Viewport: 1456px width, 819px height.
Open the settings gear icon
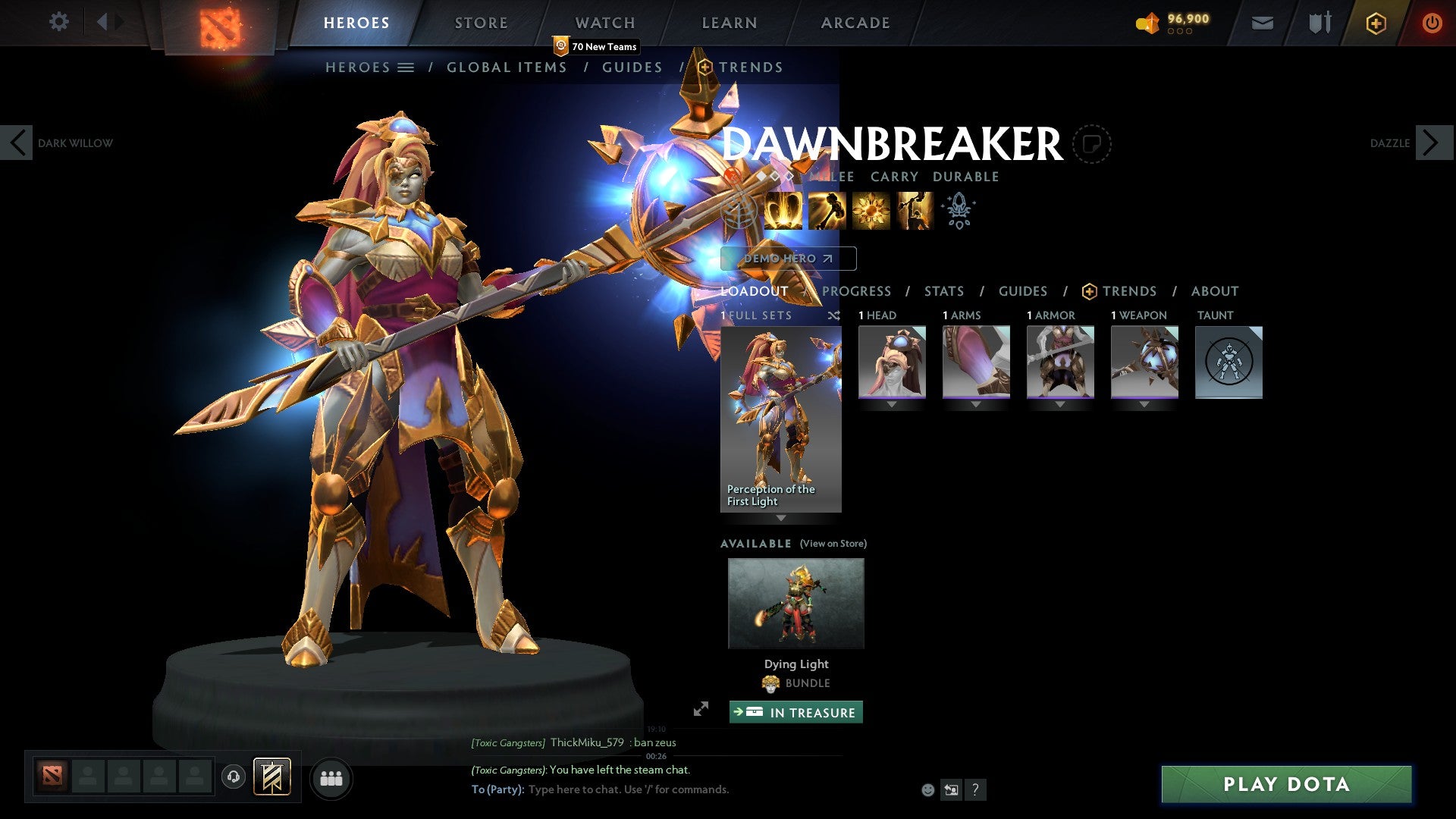tap(58, 21)
